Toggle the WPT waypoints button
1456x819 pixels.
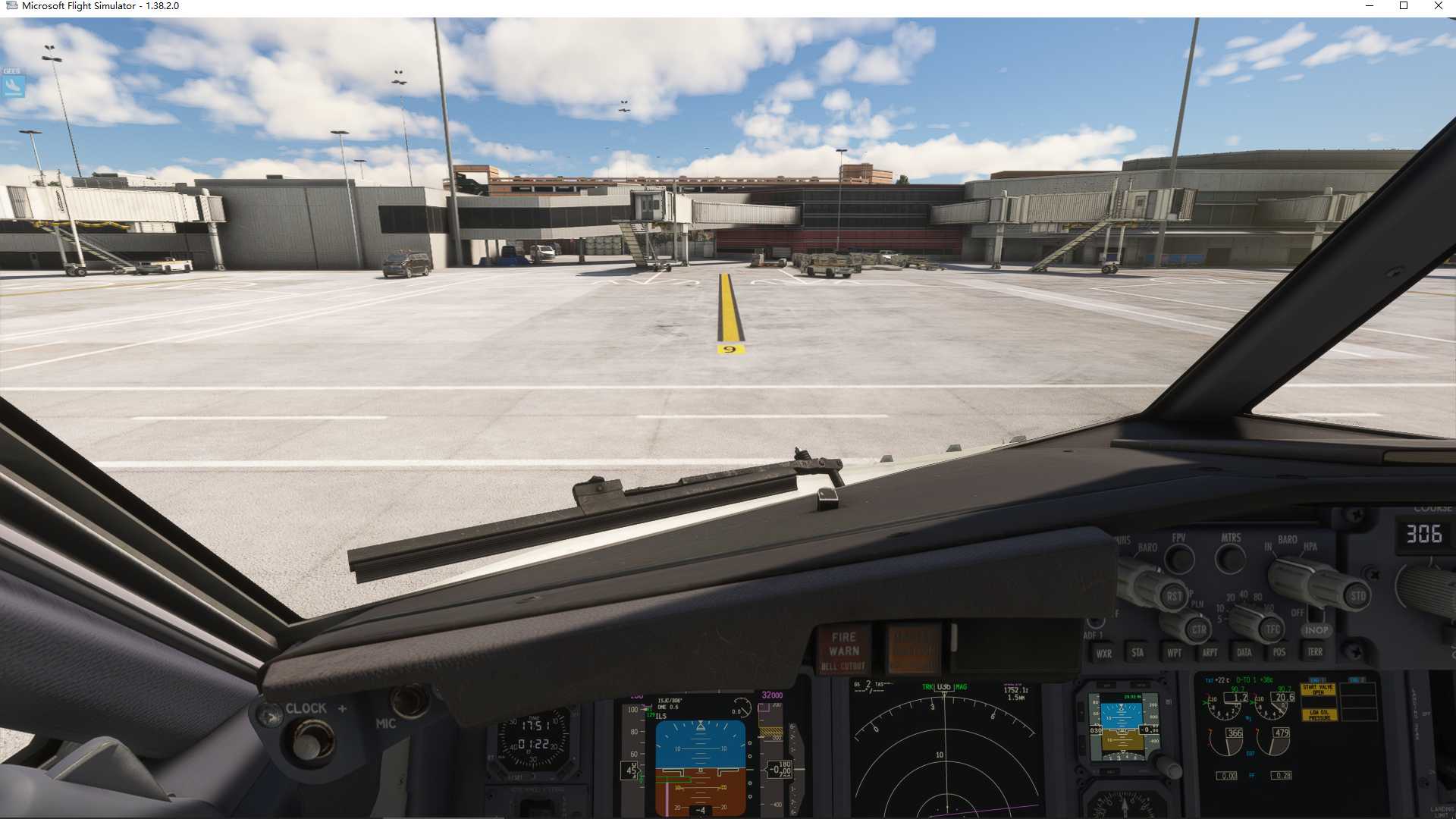pyautogui.click(x=1174, y=652)
